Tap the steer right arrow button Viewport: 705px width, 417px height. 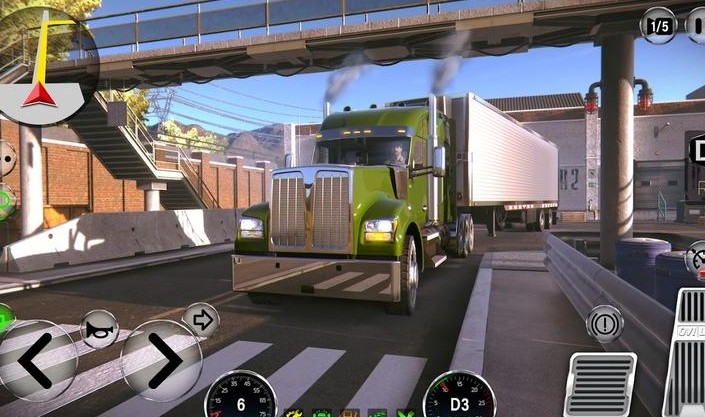tap(162, 360)
